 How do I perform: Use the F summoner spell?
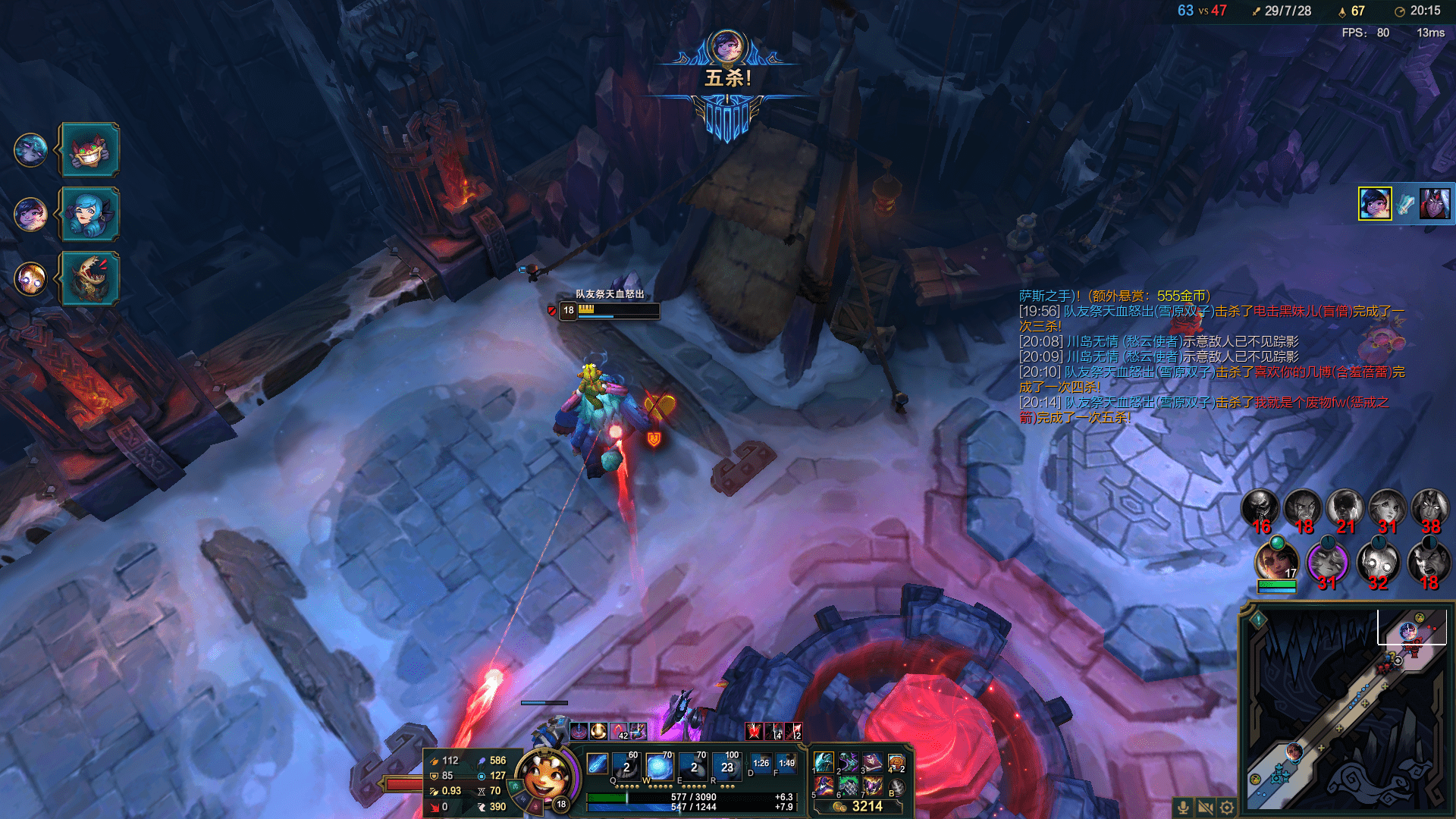(x=786, y=764)
